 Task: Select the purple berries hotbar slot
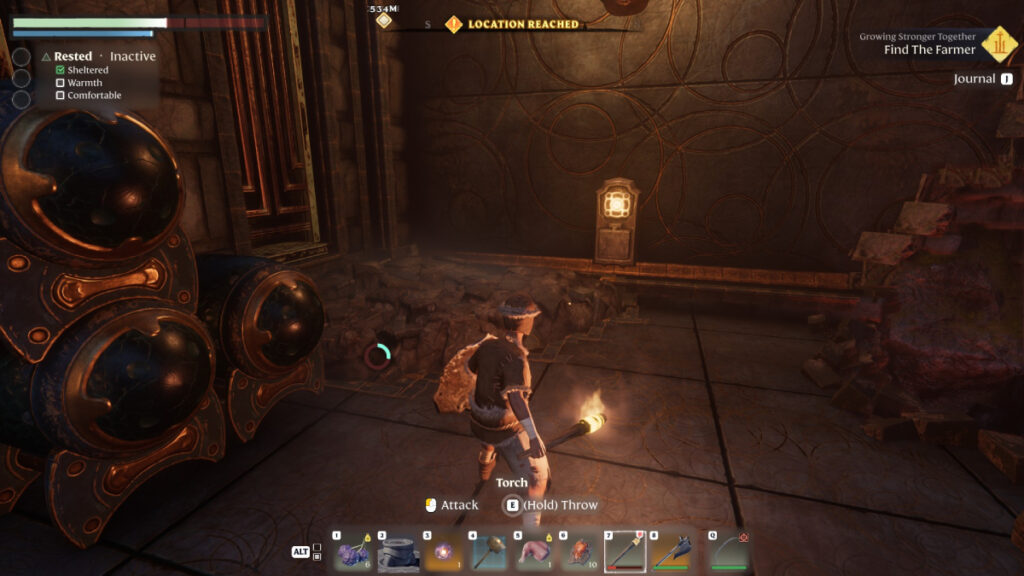(353, 551)
